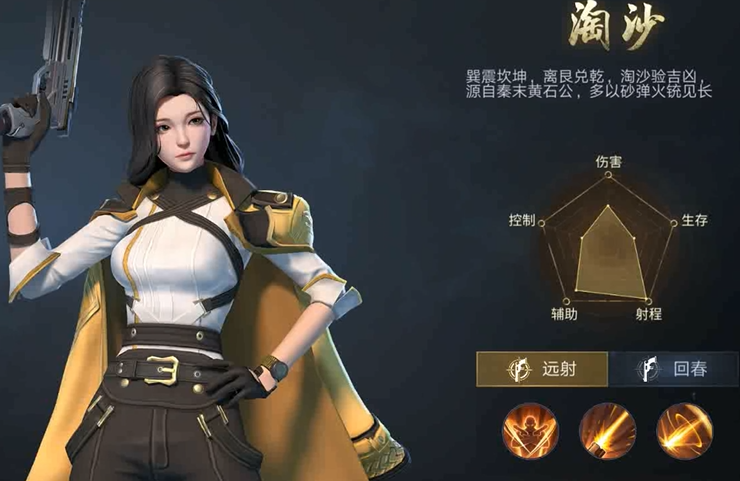
Task: Select the glowing crossed-arms figure skill icon
Action: tap(530, 430)
